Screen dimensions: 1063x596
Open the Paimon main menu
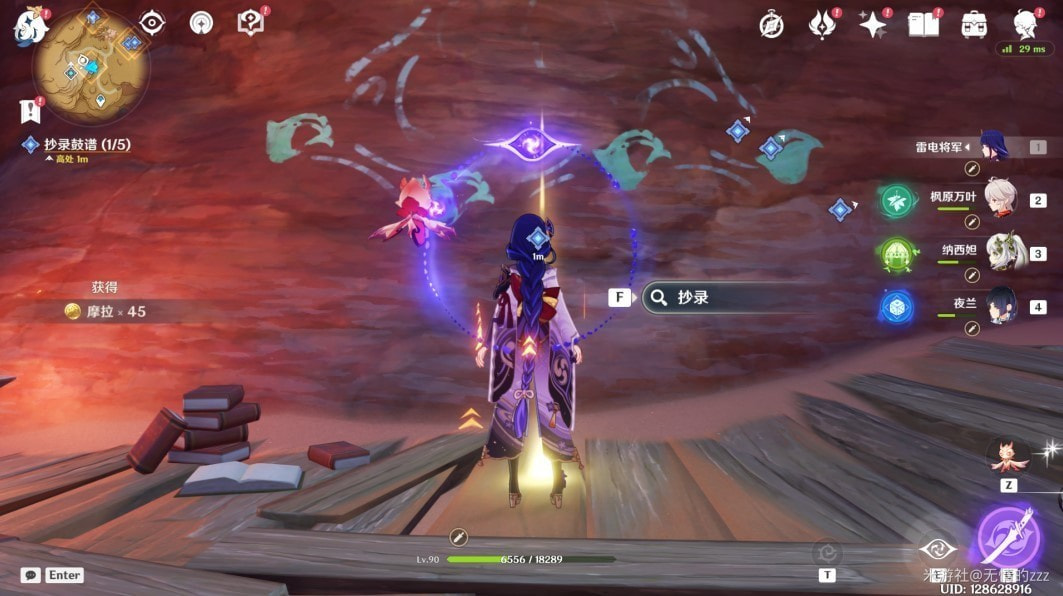click(30, 26)
